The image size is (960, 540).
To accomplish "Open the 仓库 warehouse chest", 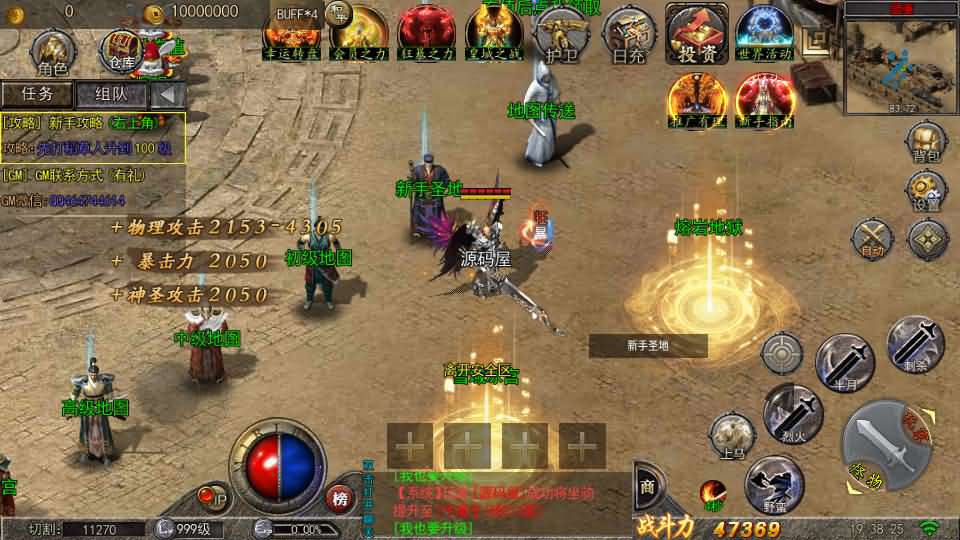I will [122, 52].
